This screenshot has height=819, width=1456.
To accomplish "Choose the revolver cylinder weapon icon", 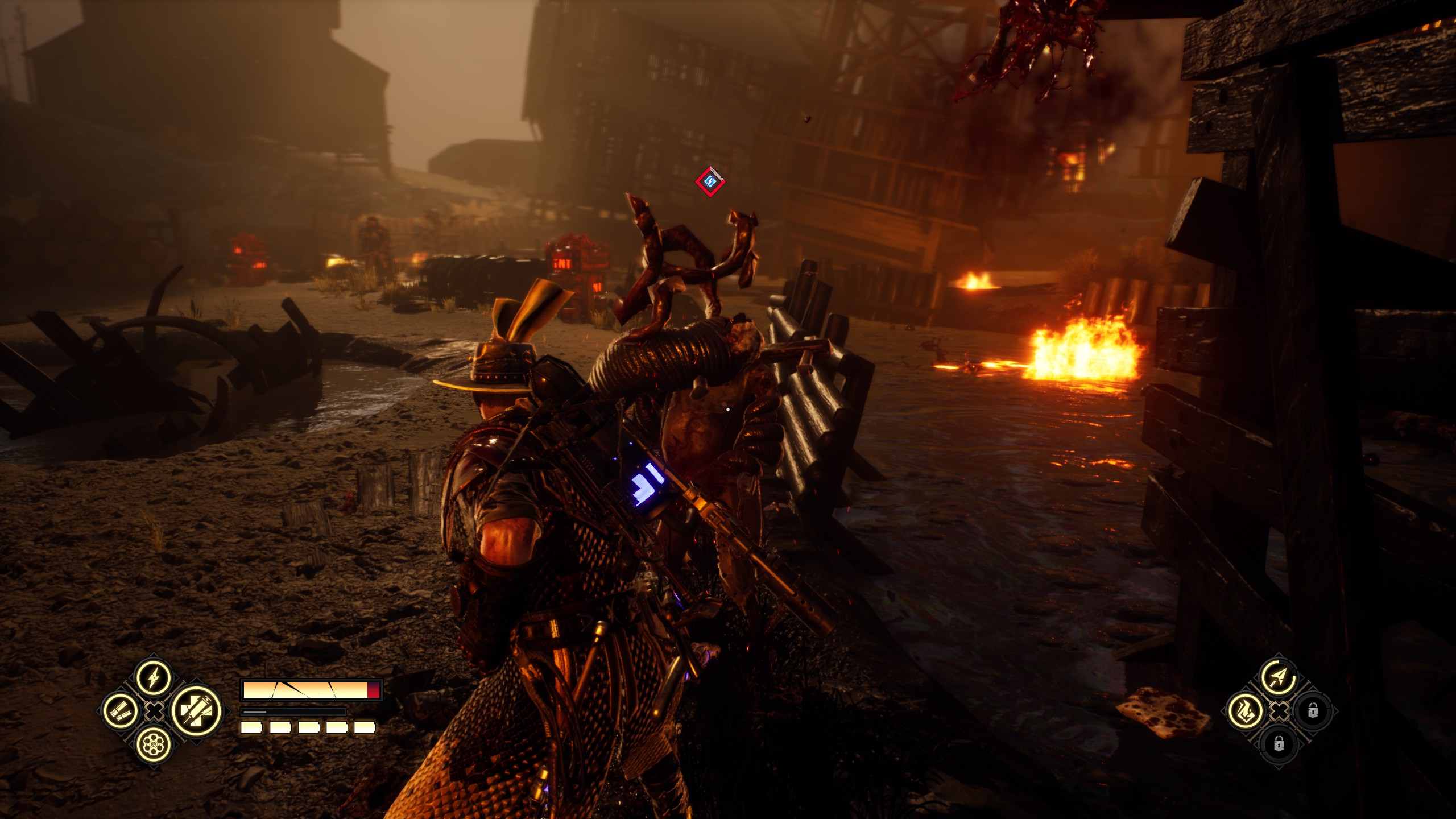I will [154, 744].
